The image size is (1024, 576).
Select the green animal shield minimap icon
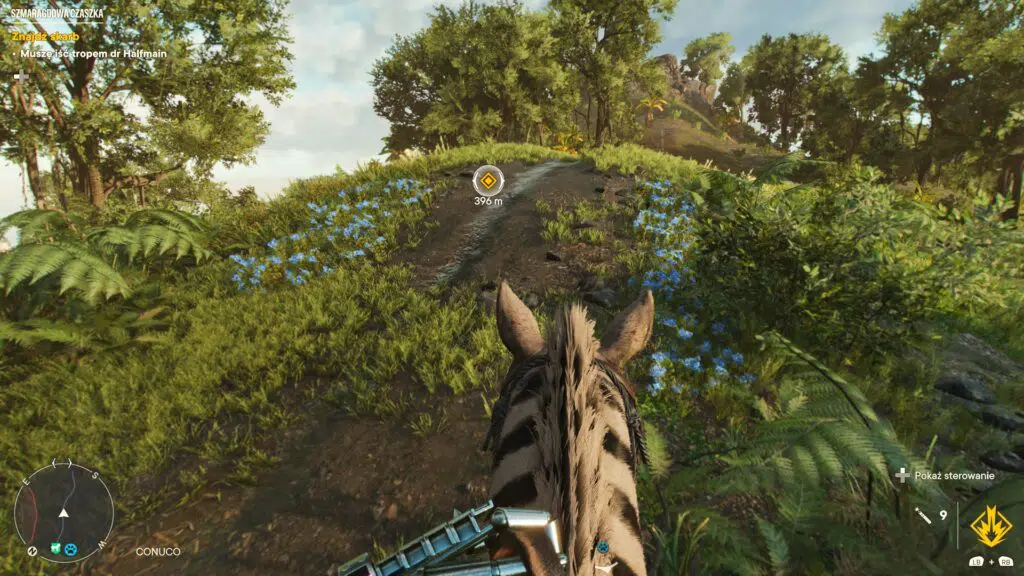pyautogui.click(x=56, y=549)
